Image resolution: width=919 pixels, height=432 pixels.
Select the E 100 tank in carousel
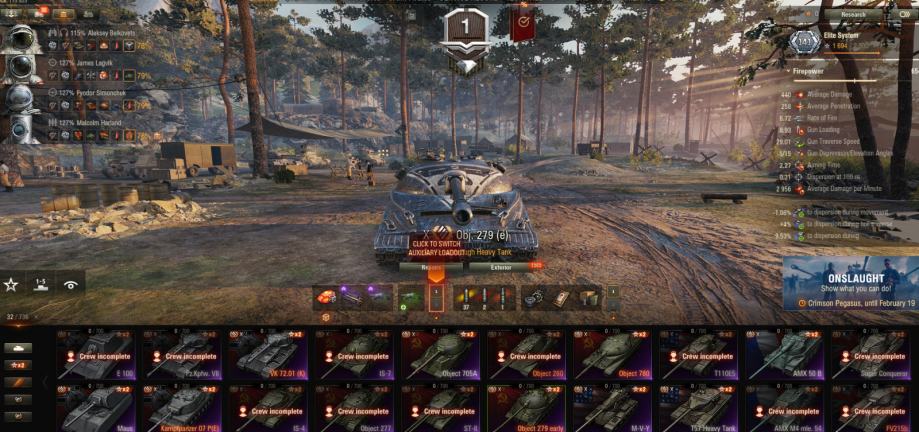click(x=96, y=355)
